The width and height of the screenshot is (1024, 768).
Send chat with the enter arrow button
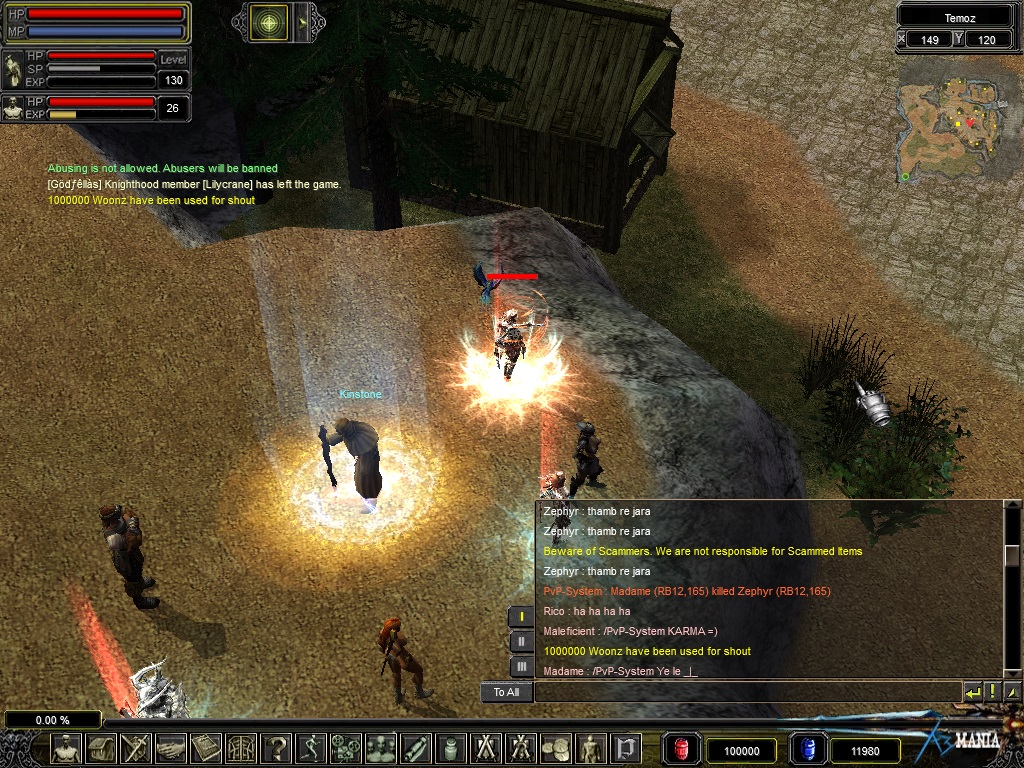972,692
